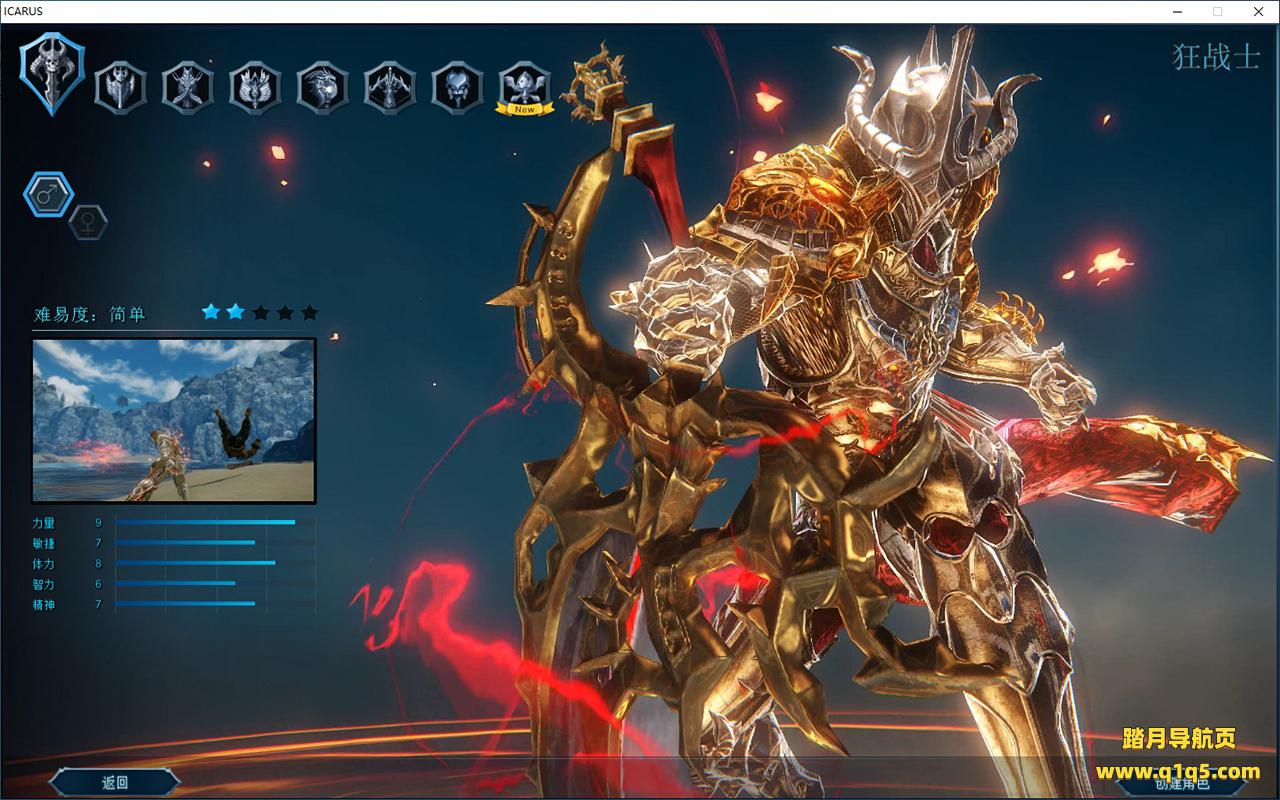This screenshot has width=1280, height=800.
Task: Select the crossbow class icon
Action: [x=390, y=87]
